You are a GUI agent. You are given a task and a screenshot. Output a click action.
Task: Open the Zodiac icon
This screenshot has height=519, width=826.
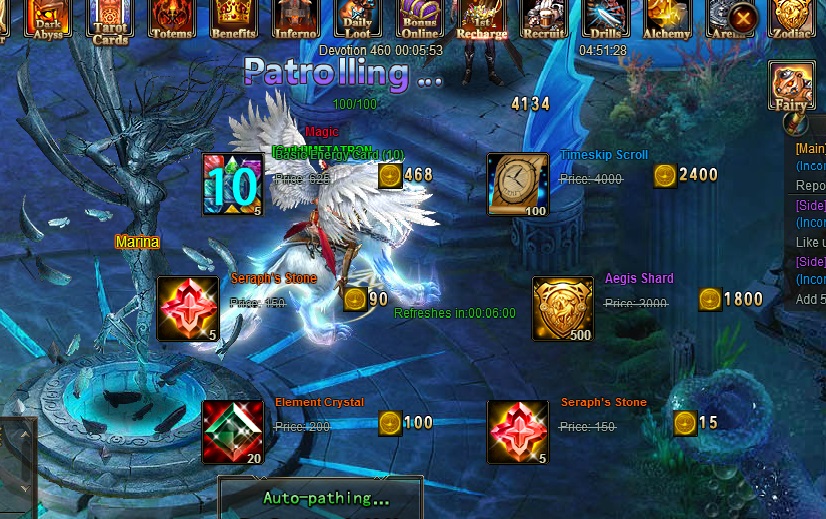[791, 19]
